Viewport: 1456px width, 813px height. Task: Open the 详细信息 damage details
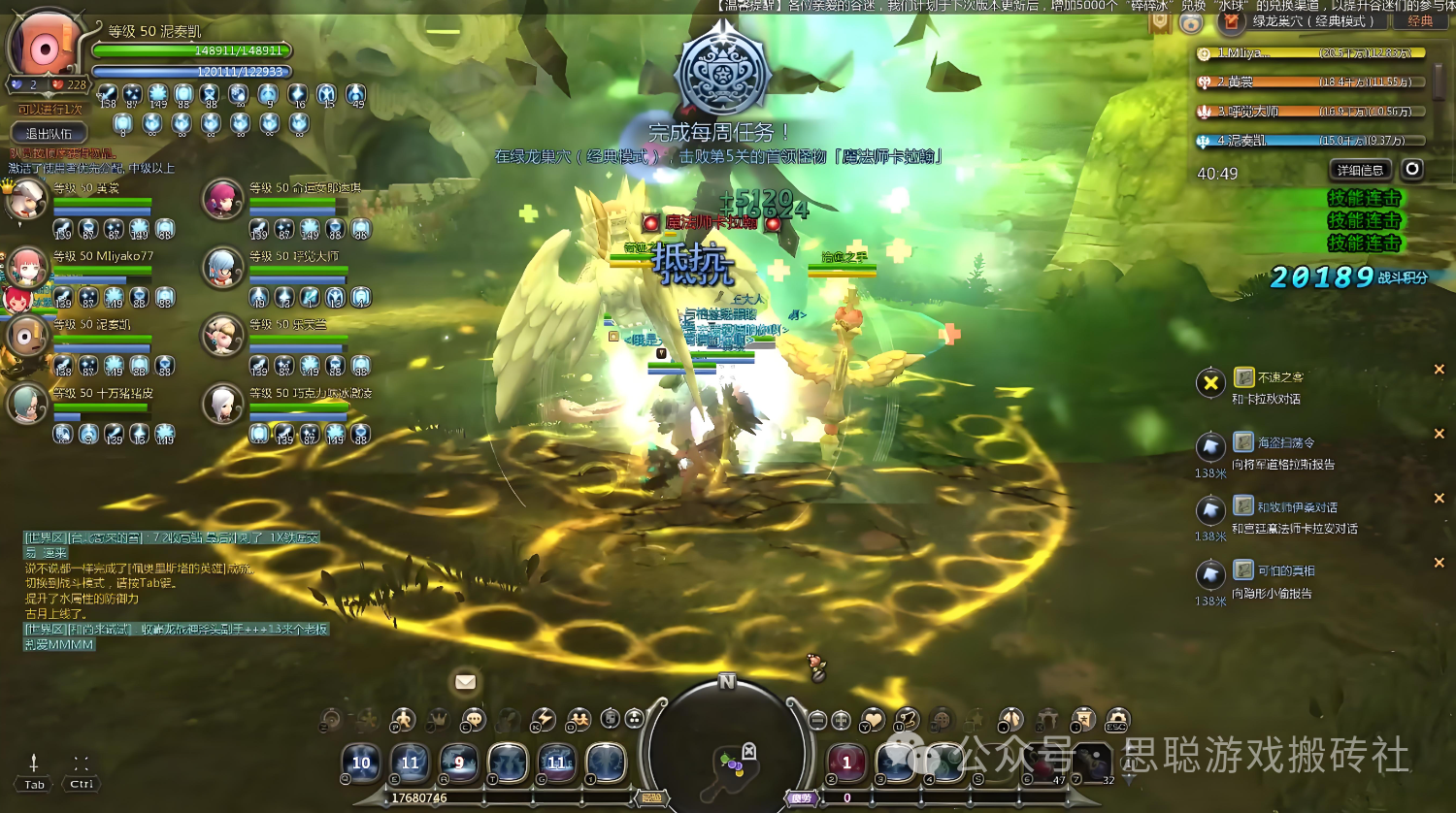tap(1359, 171)
